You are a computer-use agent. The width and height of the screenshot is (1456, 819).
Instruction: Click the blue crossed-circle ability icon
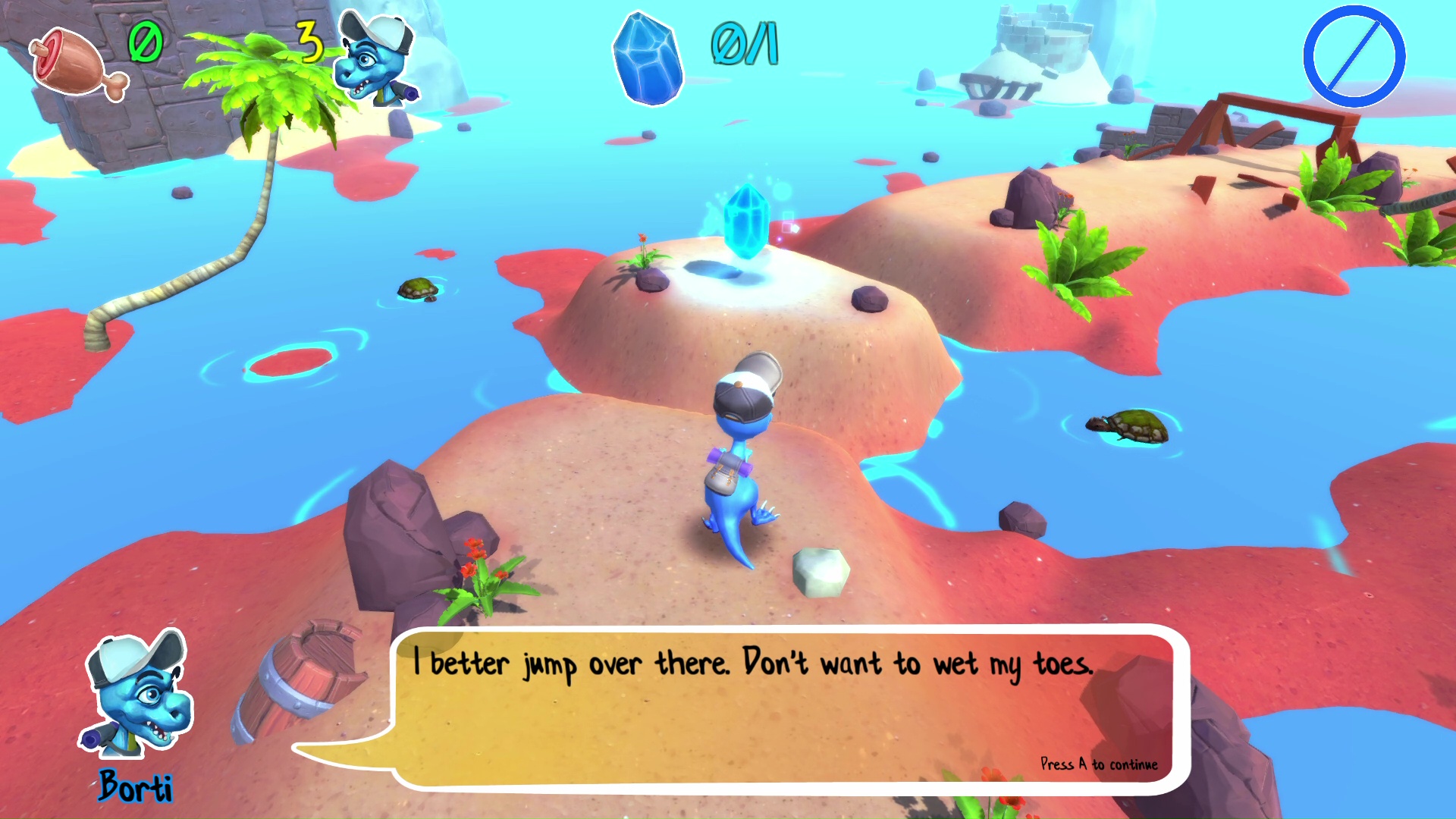pyautogui.click(x=1354, y=56)
